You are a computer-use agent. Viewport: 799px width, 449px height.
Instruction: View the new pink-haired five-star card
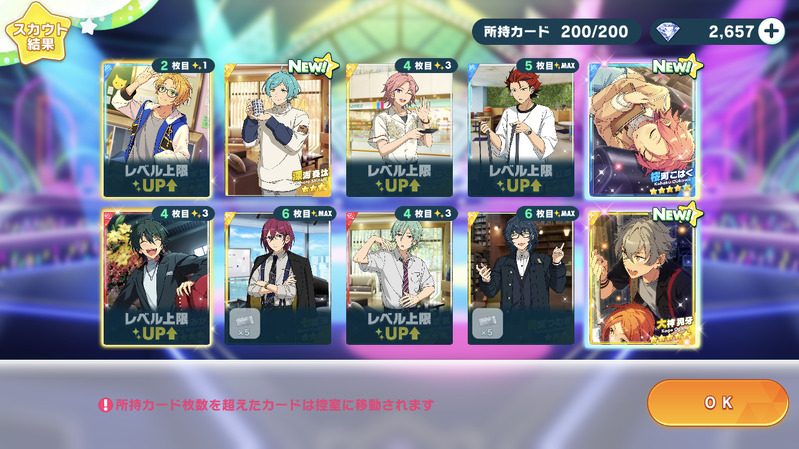tap(642, 128)
